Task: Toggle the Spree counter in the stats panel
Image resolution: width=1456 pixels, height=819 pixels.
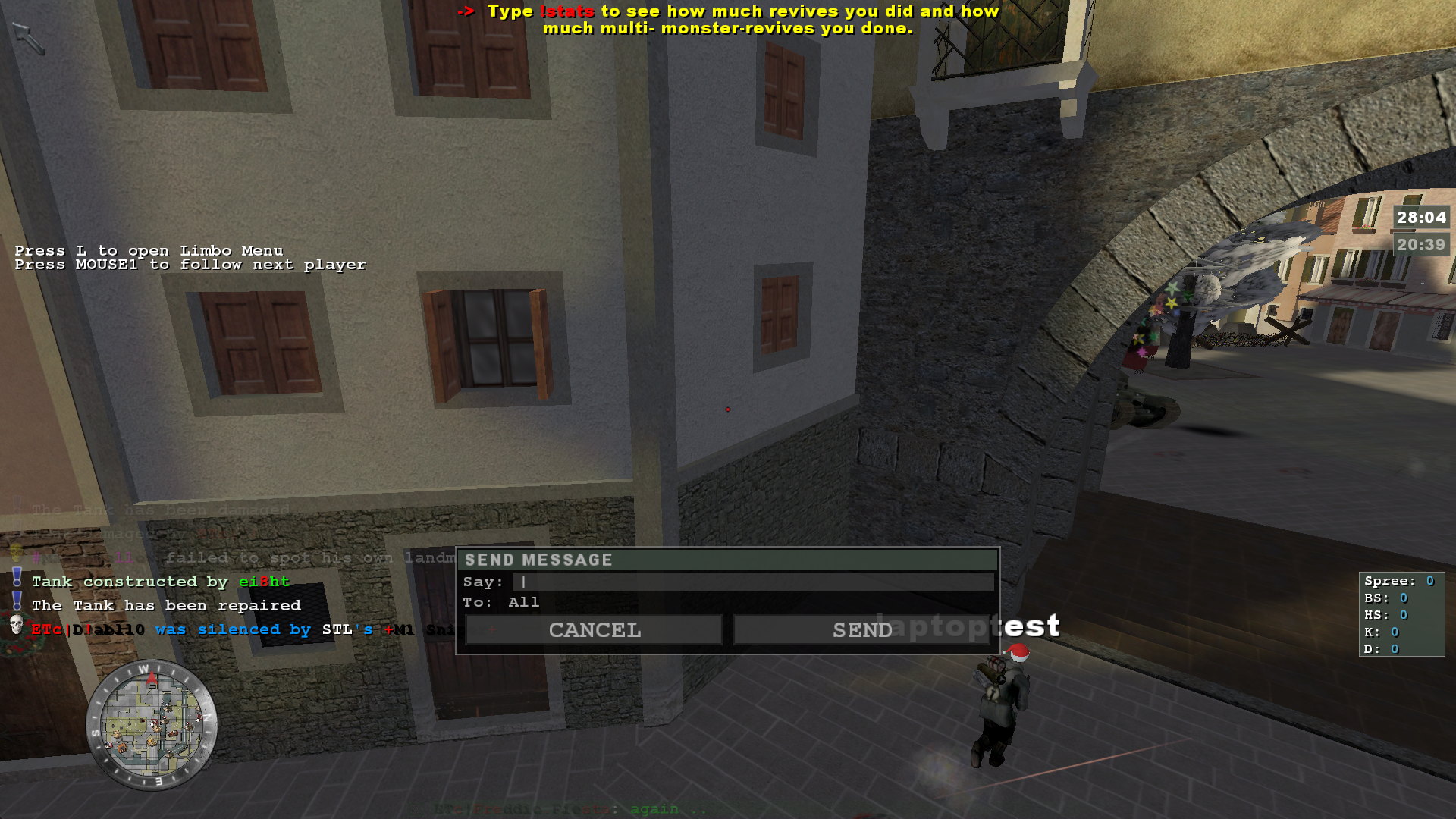Action: tap(1399, 581)
